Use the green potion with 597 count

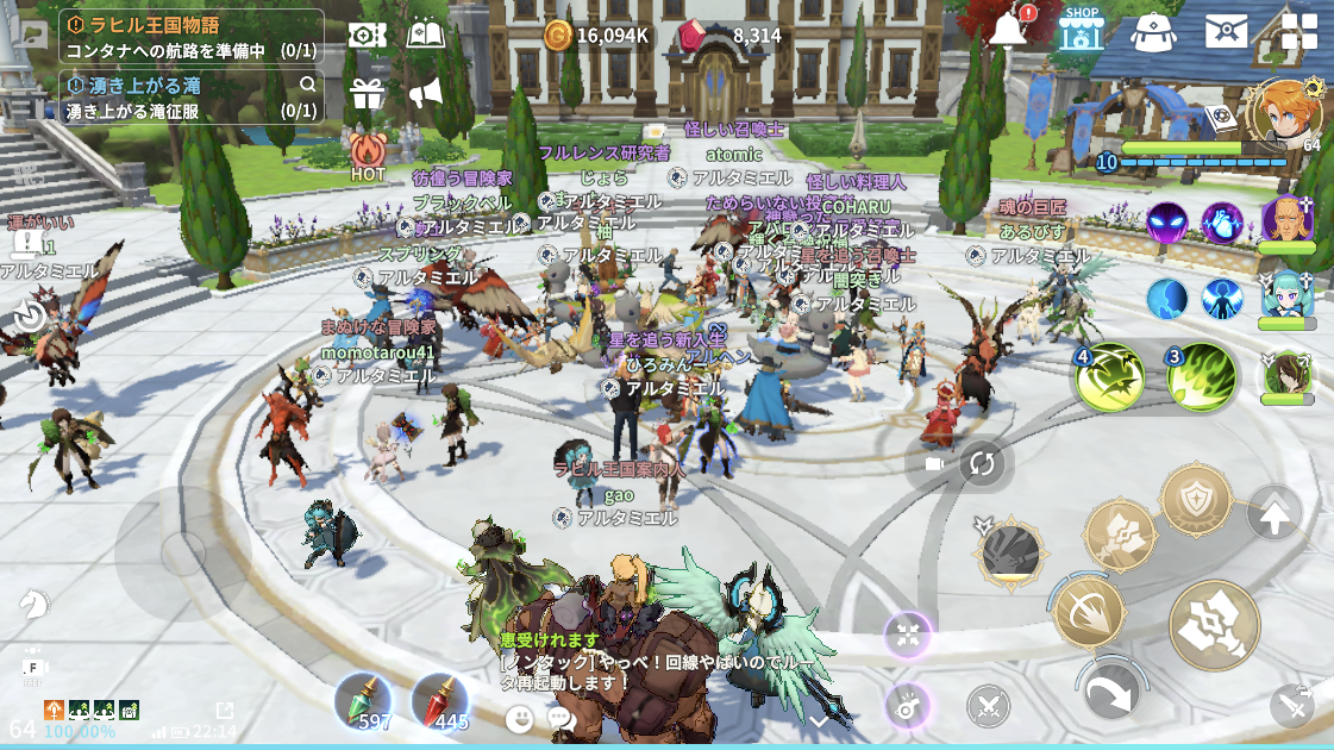[x=362, y=701]
